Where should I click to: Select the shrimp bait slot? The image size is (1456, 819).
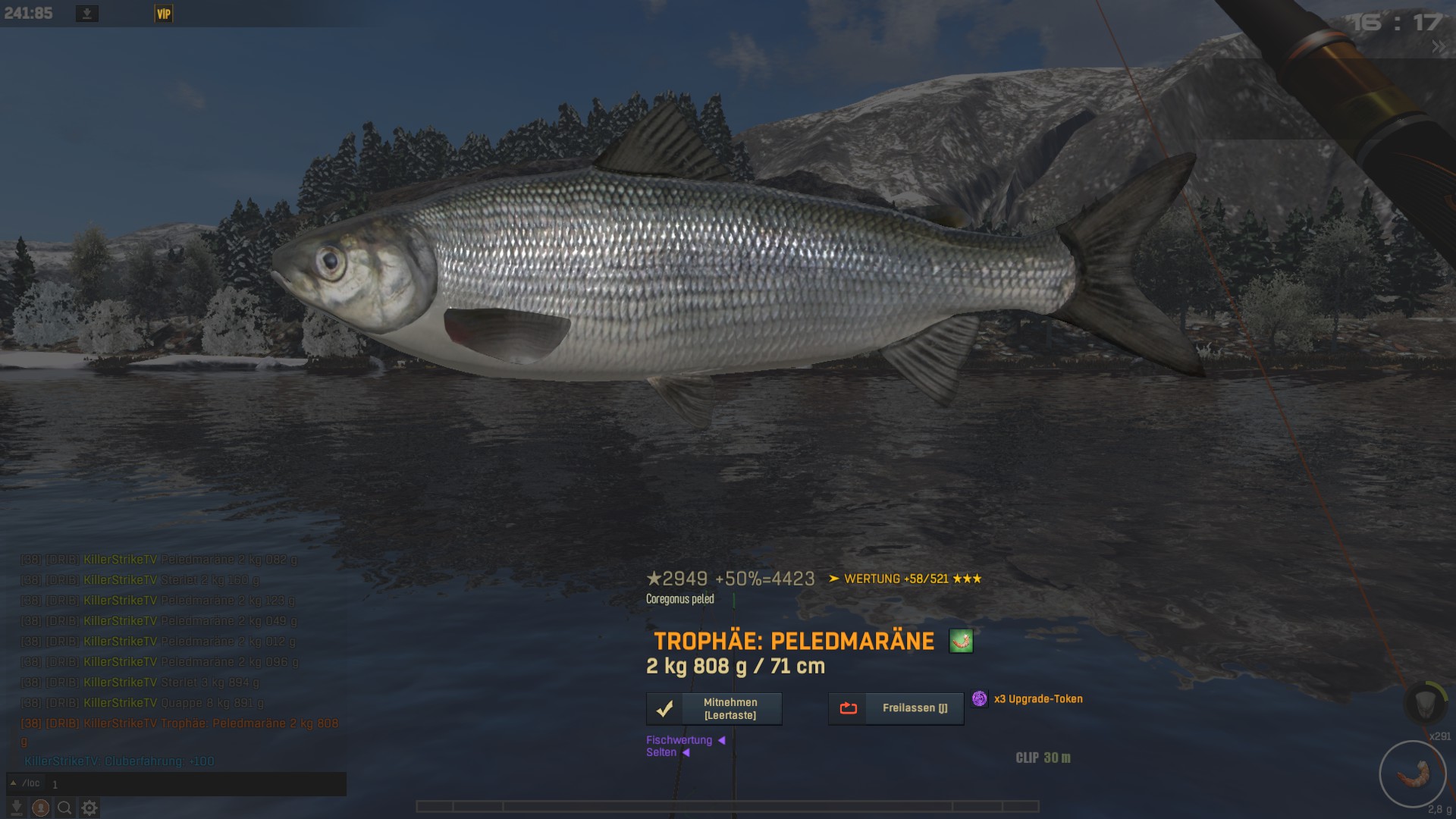coord(1412,773)
